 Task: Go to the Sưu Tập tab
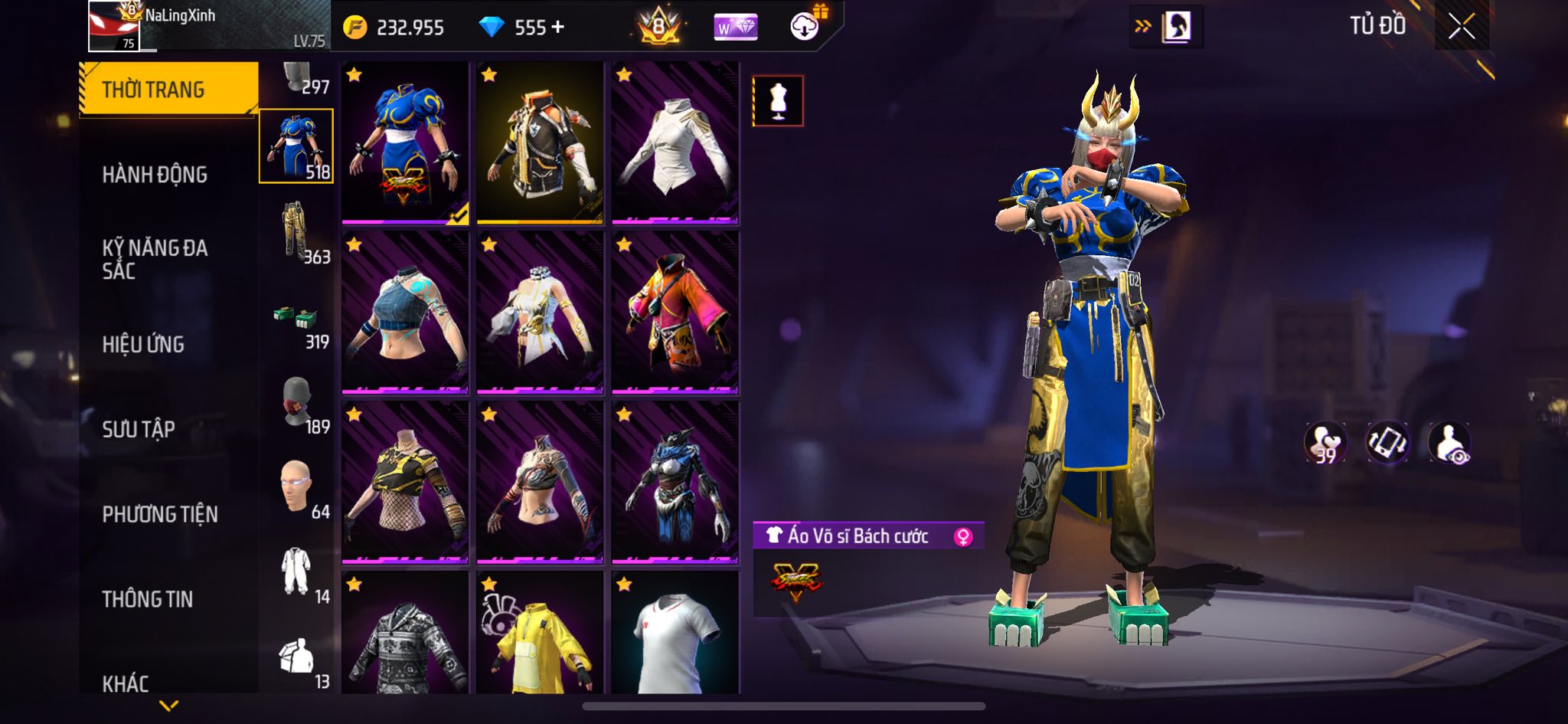click(139, 429)
